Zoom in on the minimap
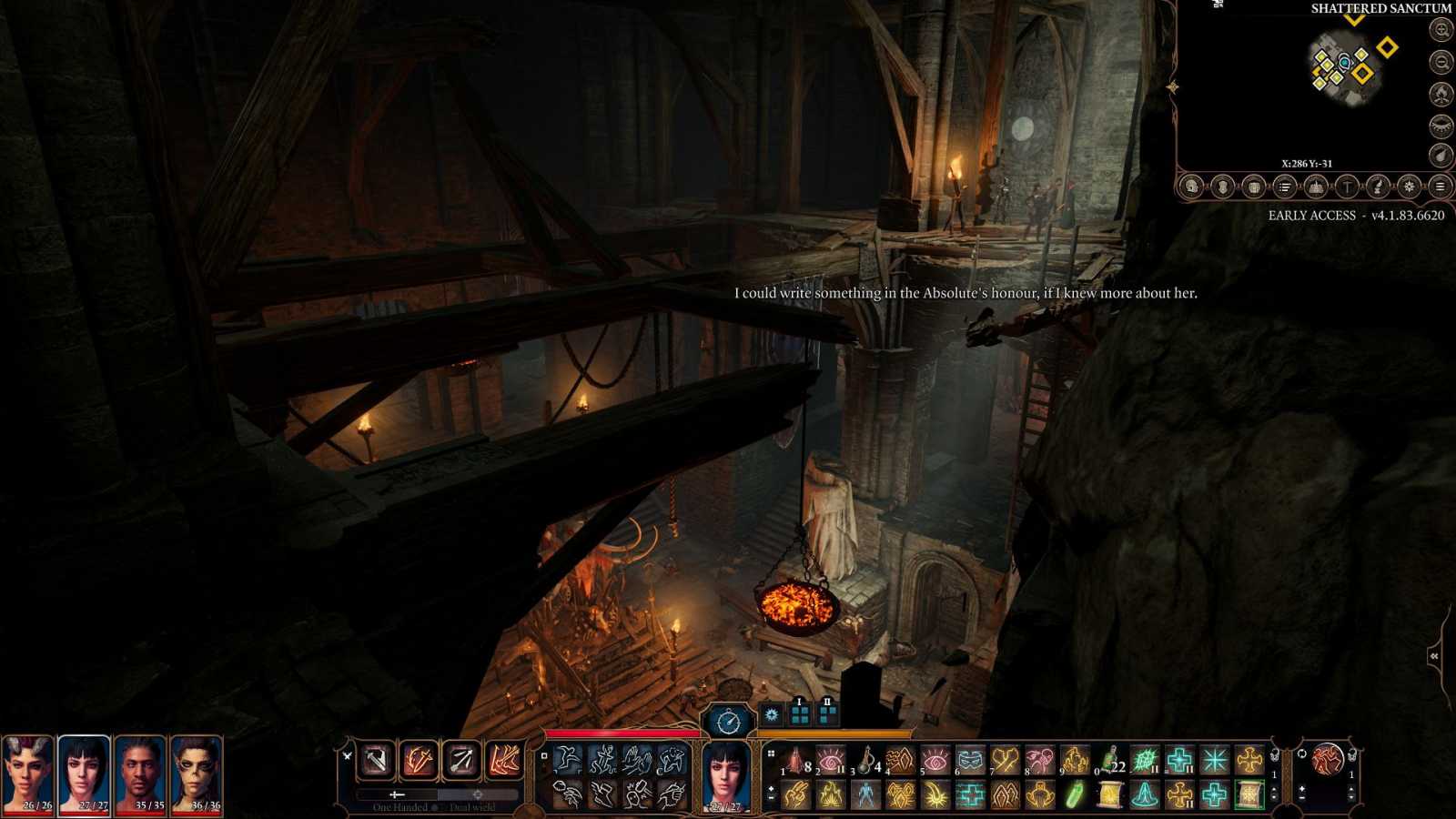This screenshot has width=1456, height=819. 1441,30
